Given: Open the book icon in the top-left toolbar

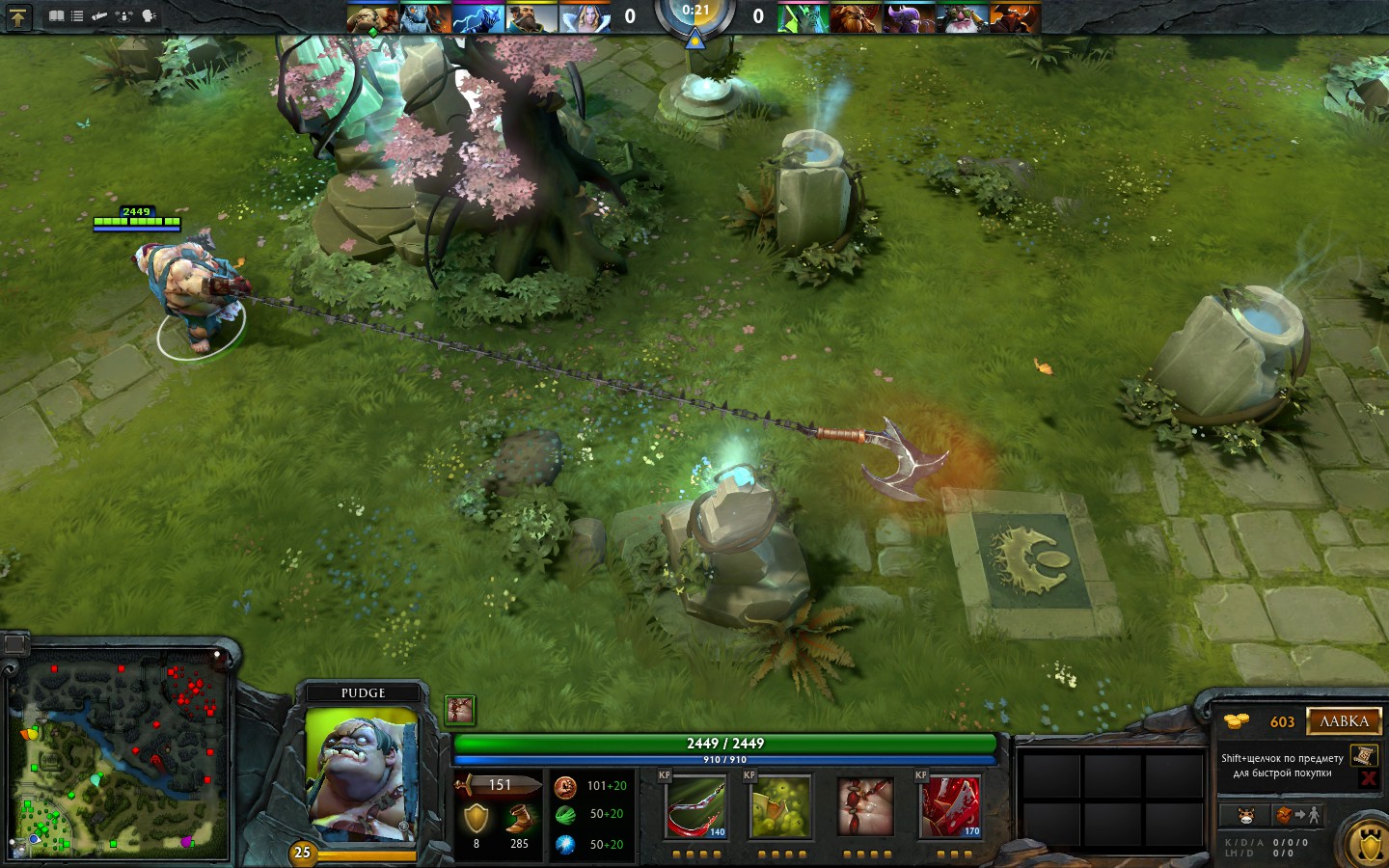Looking at the screenshot, I should click(x=57, y=16).
